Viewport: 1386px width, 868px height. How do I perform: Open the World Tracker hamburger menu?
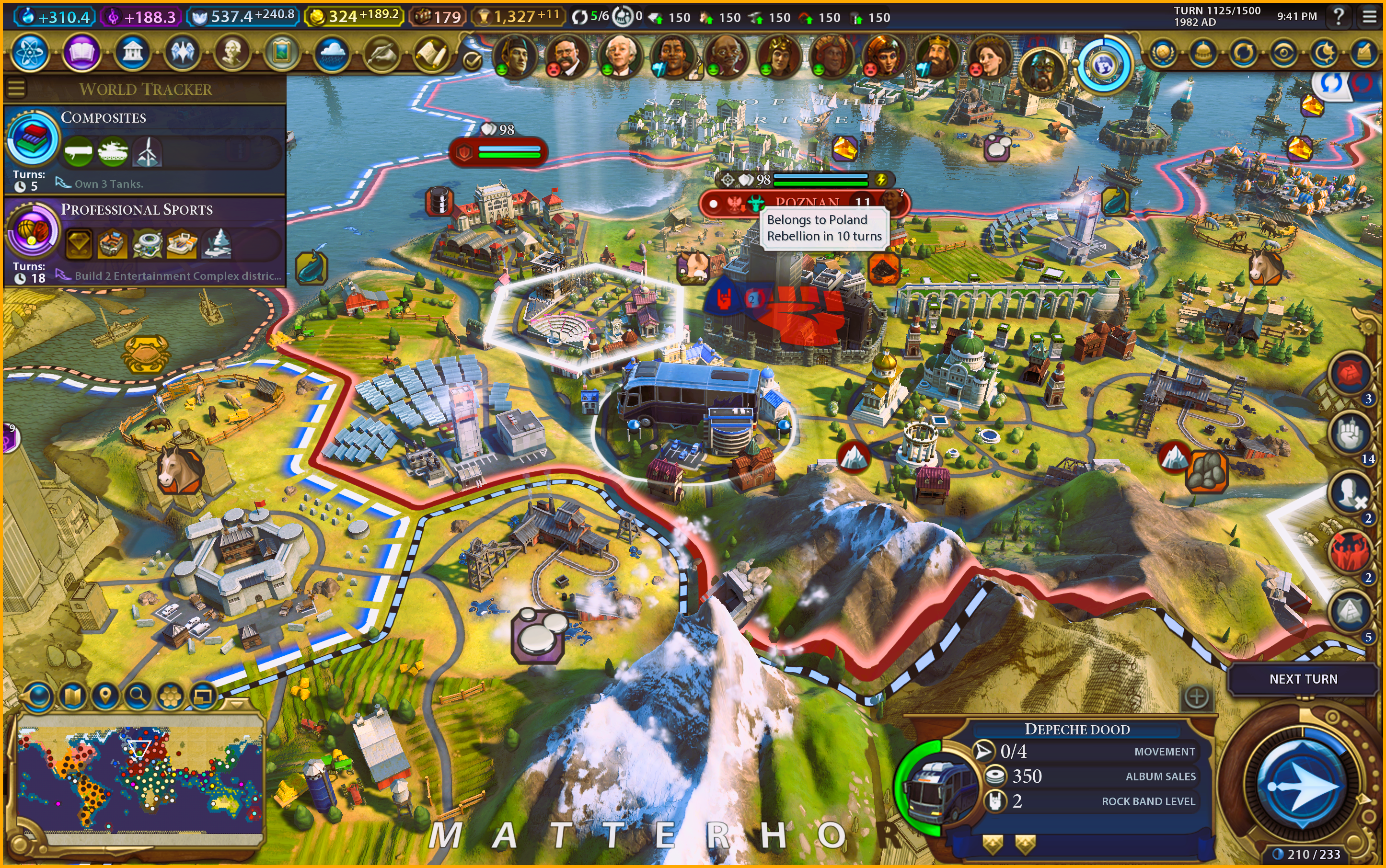click(x=16, y=89)
